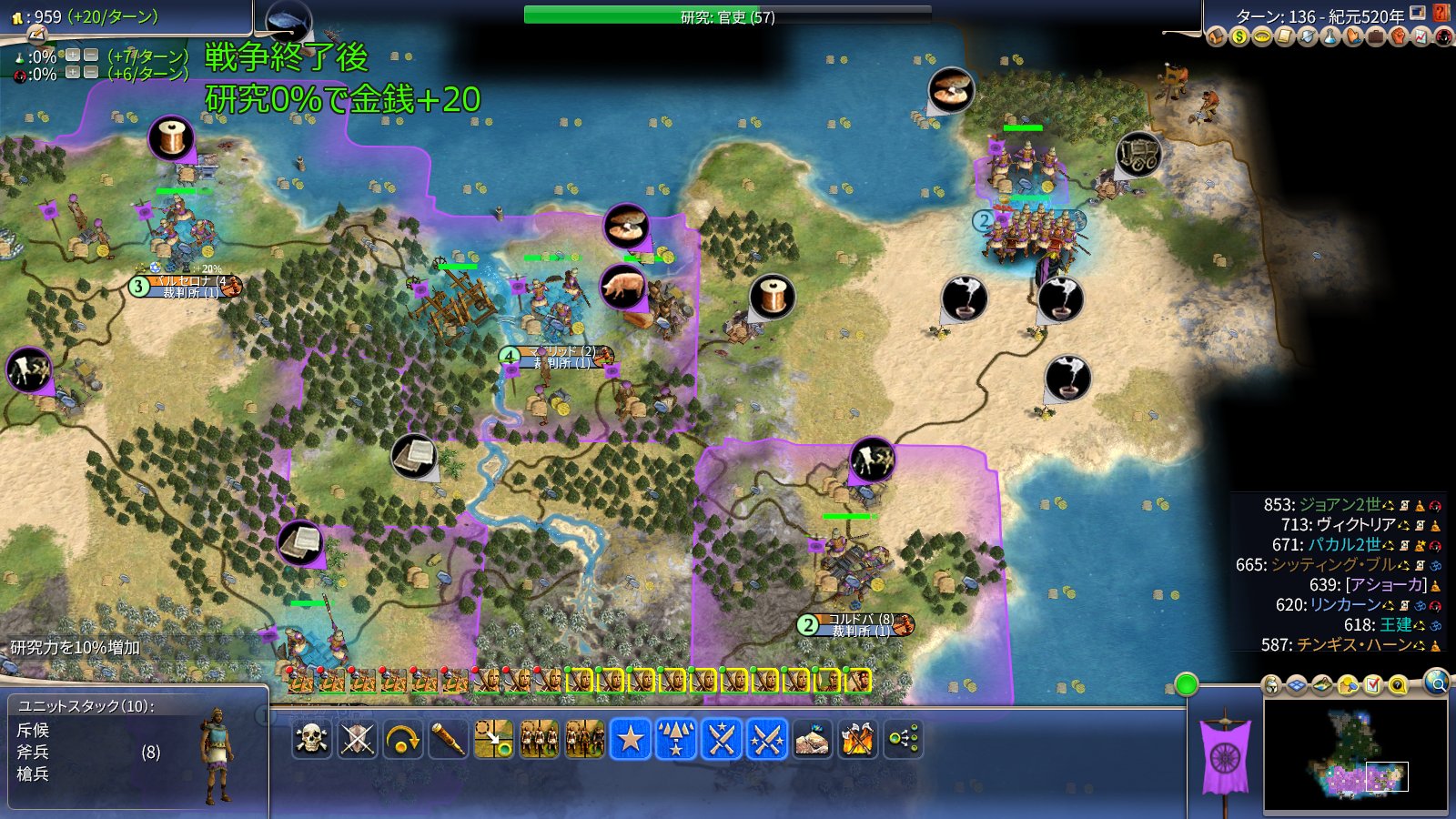Click the Civilopedia red question book

point(1441,13)
